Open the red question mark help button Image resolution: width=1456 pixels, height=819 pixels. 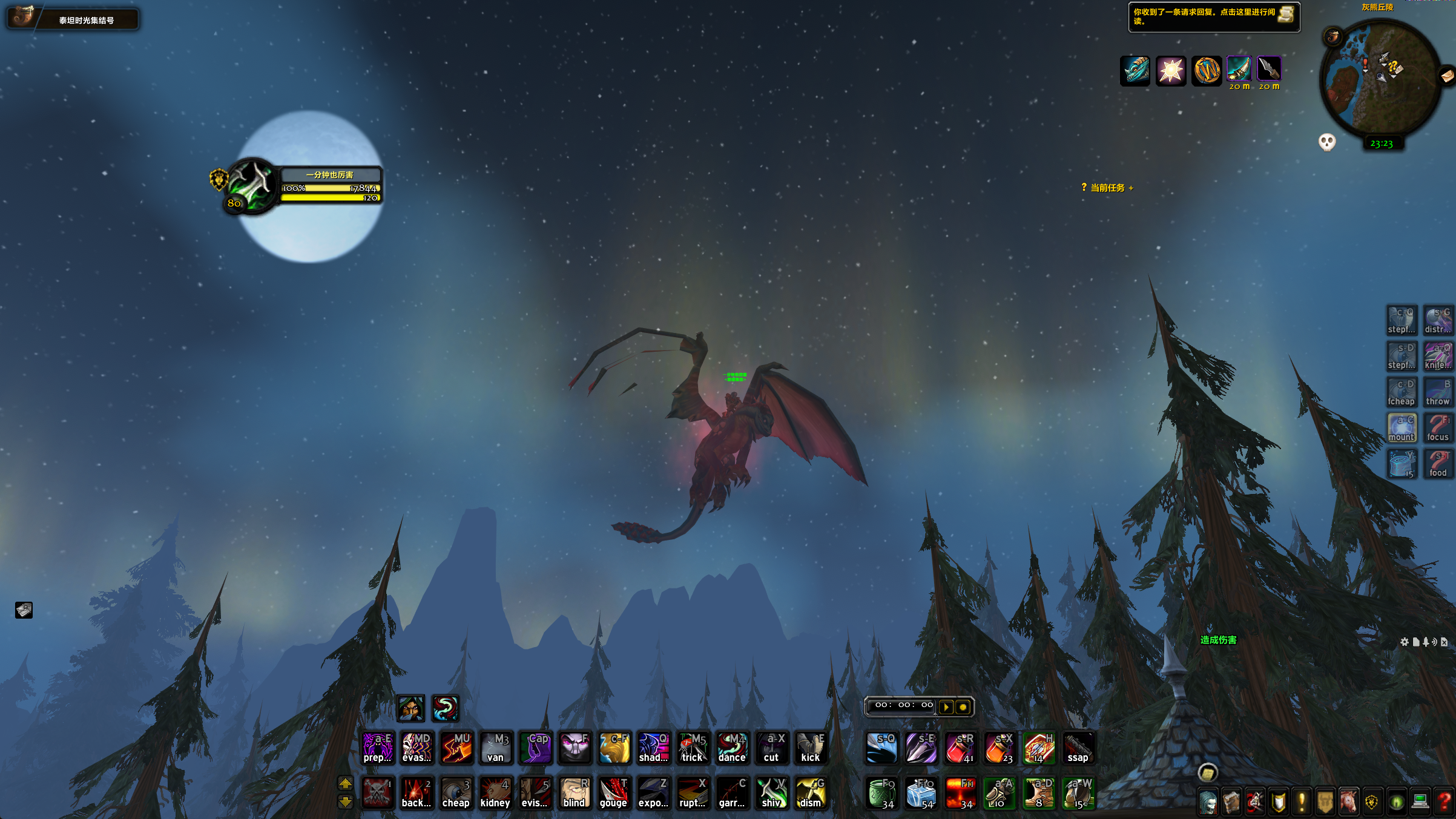(1444, 801)
